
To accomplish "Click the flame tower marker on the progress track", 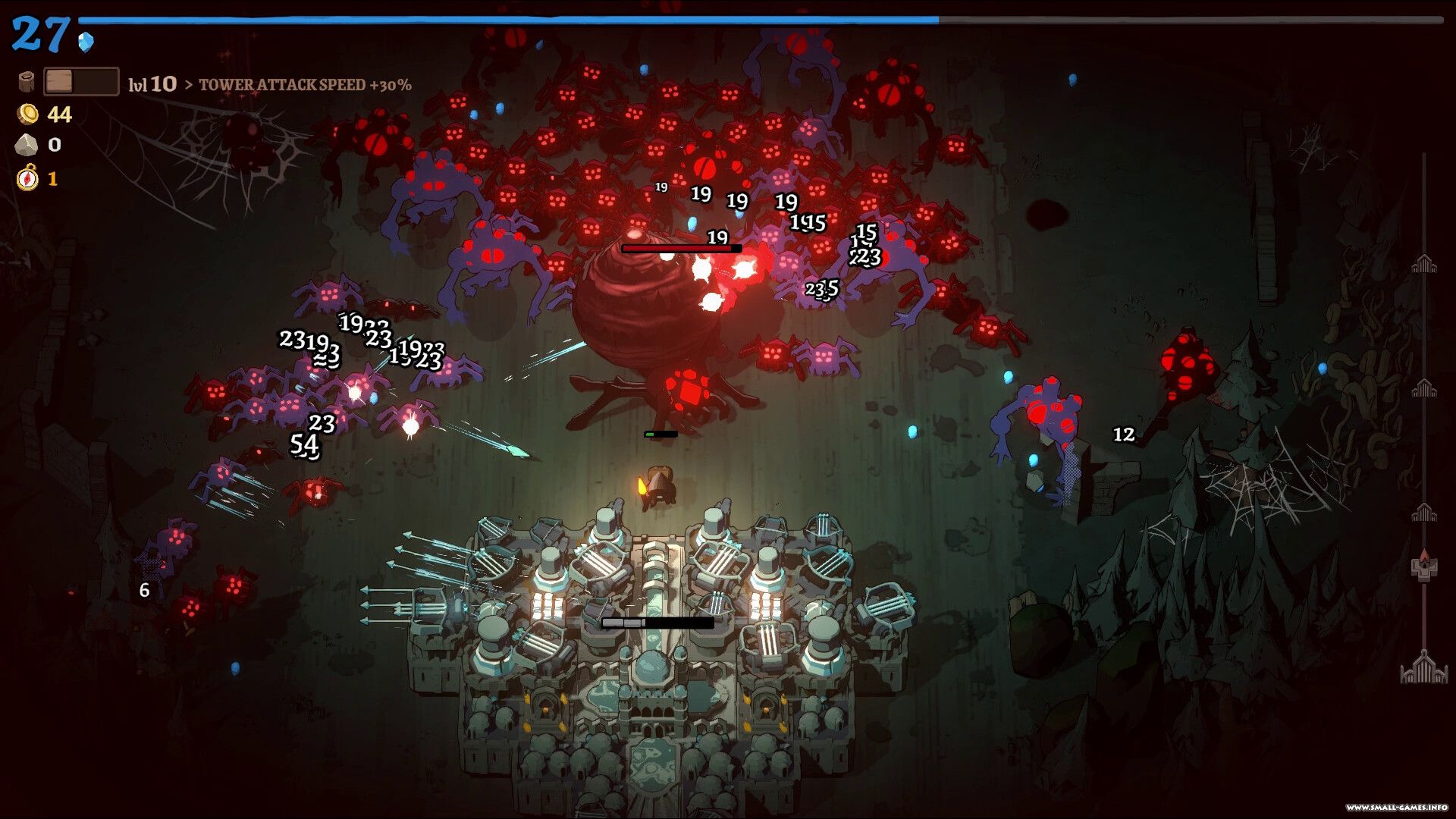I will point(1423,566).
